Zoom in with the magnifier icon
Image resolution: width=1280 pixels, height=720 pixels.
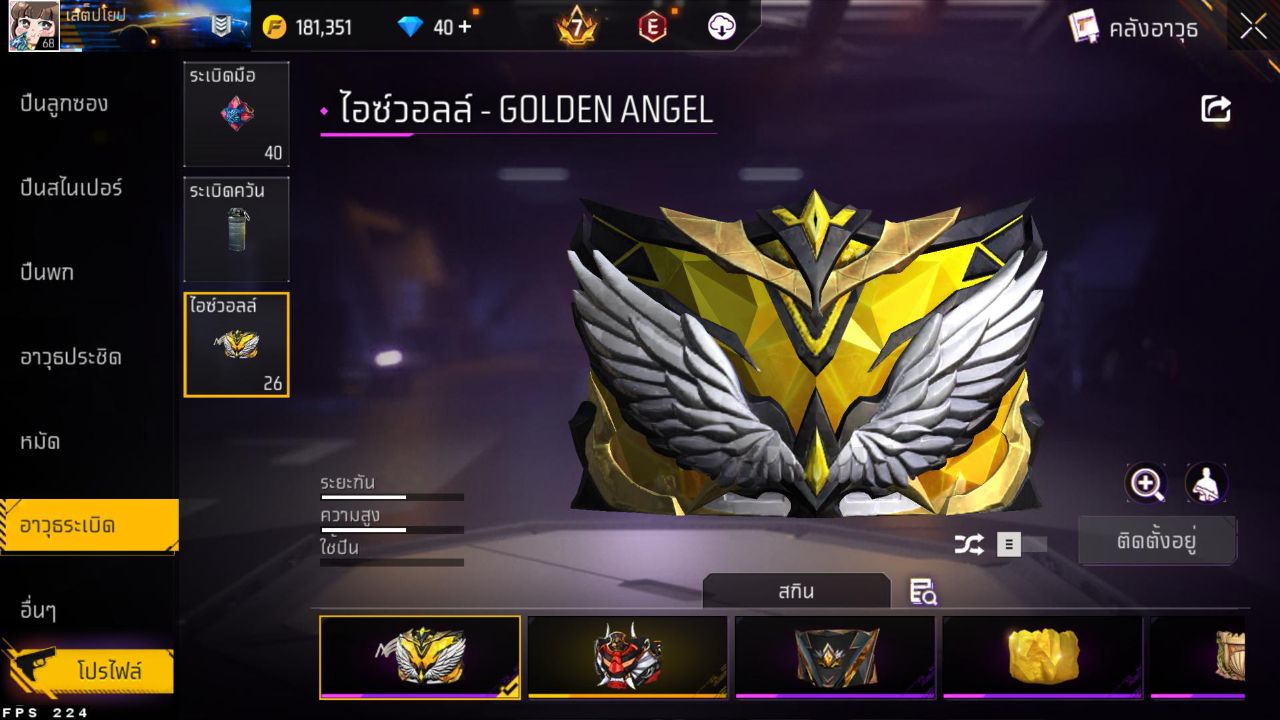tap(1146, 484)
